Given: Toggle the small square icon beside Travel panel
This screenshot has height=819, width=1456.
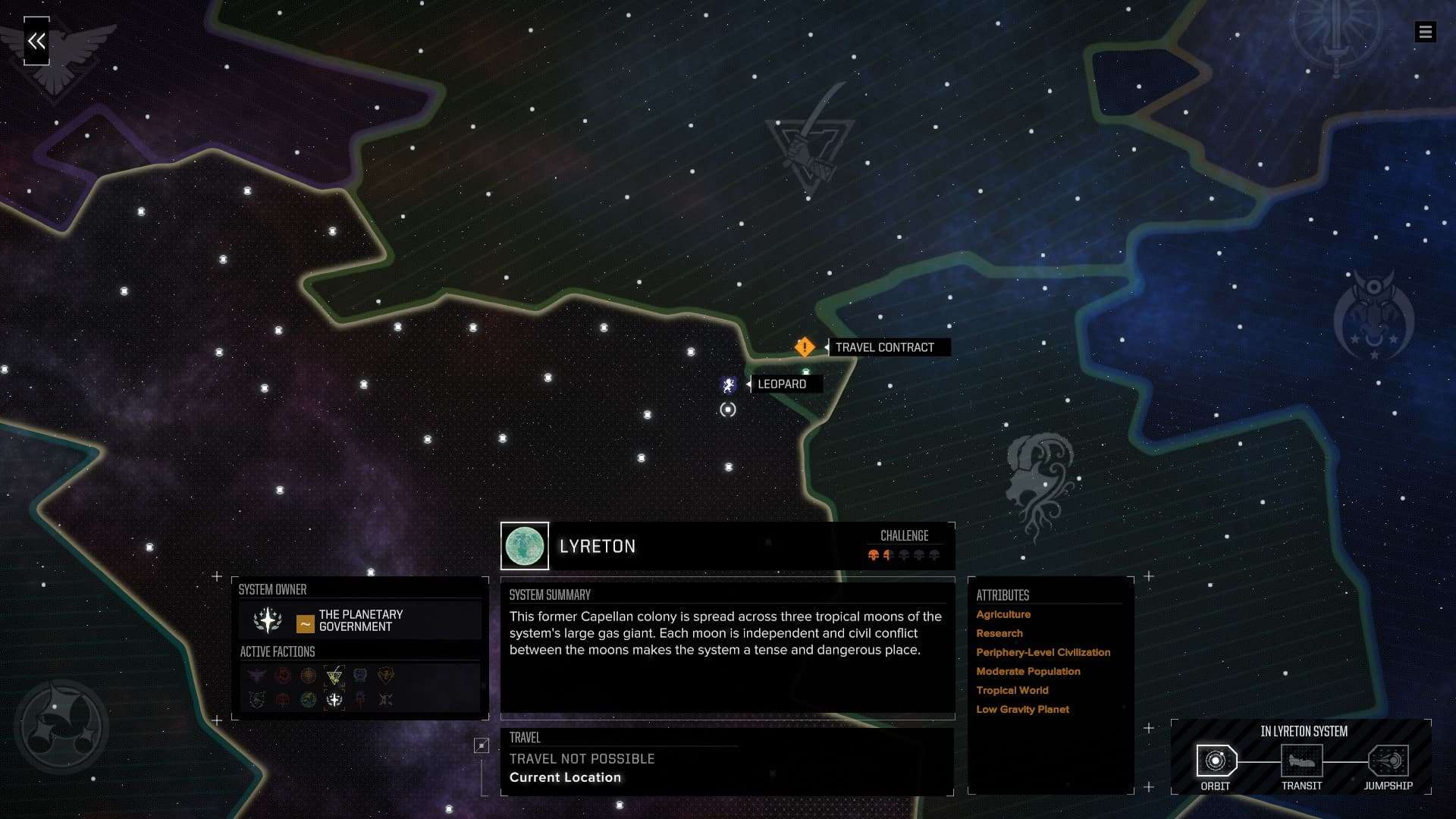Looking at the screenshot, I should point(482,746).
